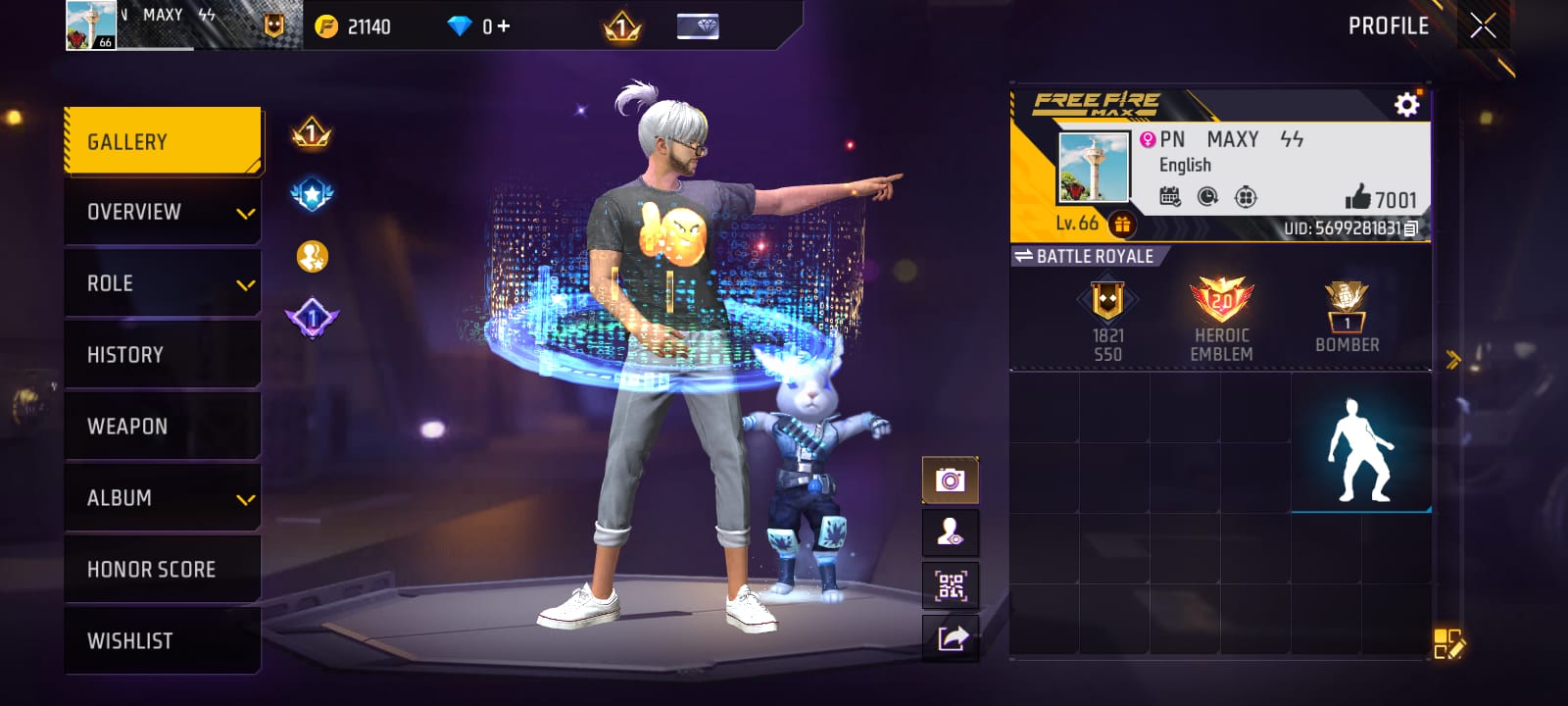The height and width of the screenshot is (706, 1568).
Task: Open the QR code scanner
Action: click(950, 585)
